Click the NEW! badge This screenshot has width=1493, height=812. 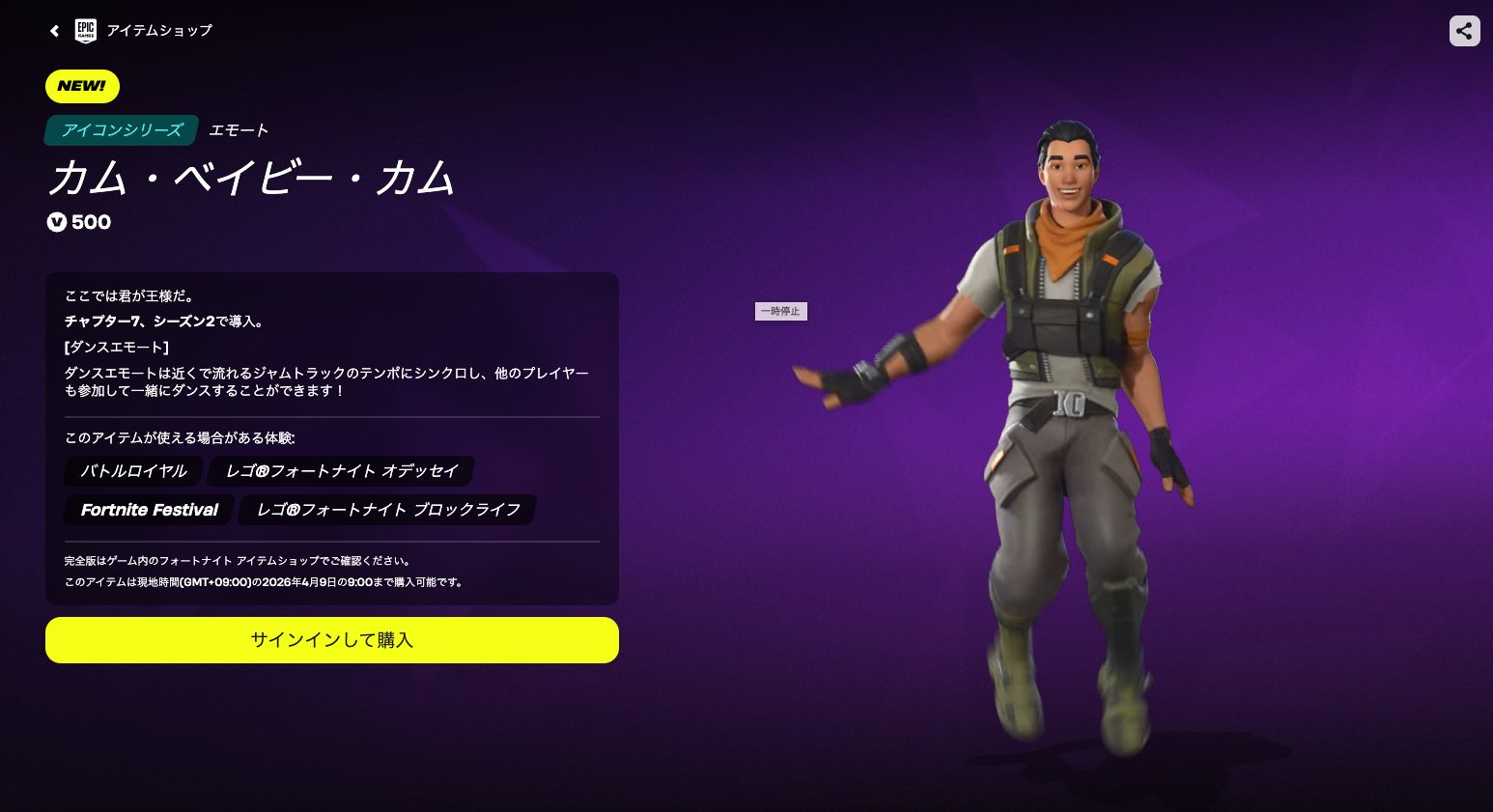coord(82,86)
